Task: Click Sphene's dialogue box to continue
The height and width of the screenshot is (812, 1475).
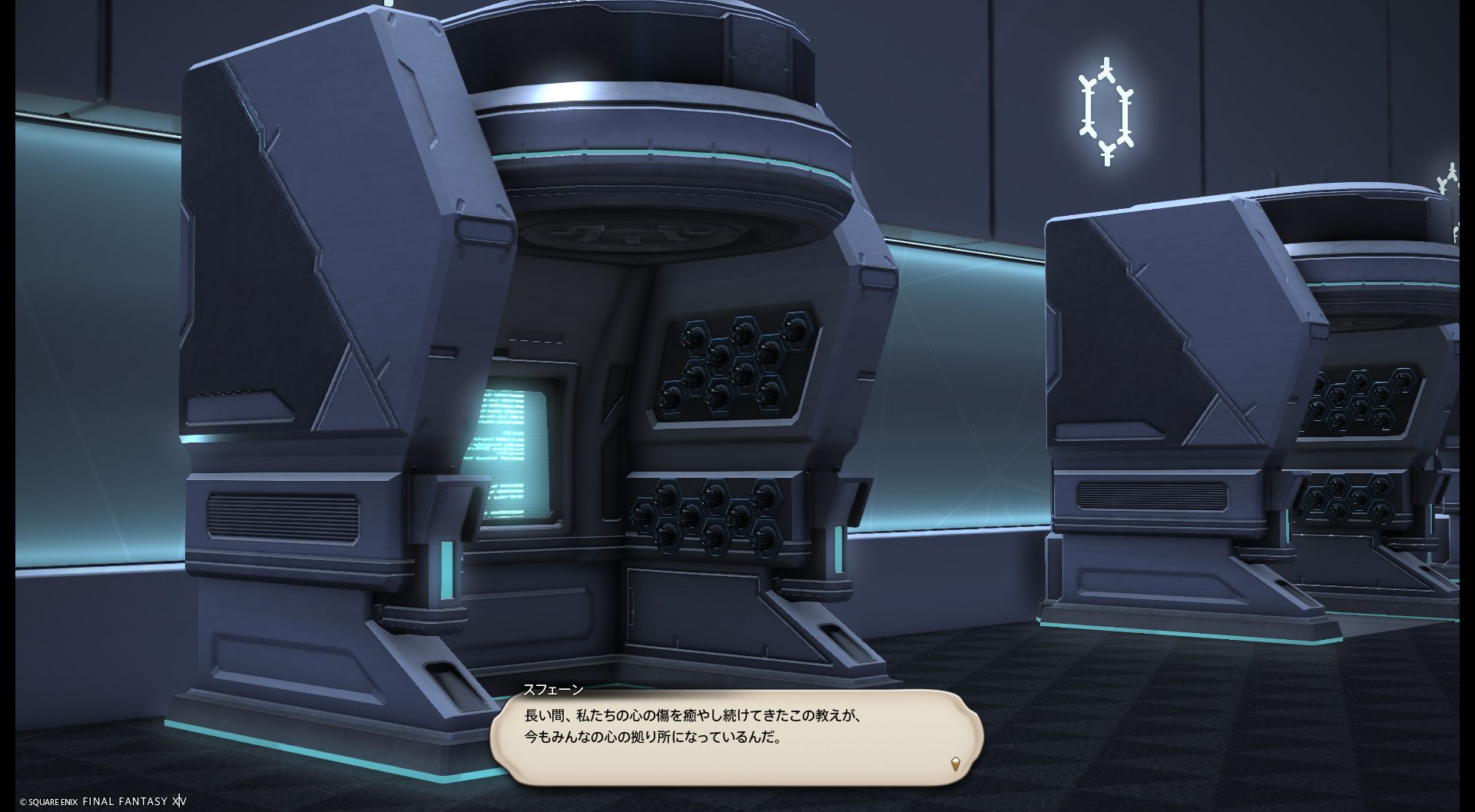Action: pos(736,736)
